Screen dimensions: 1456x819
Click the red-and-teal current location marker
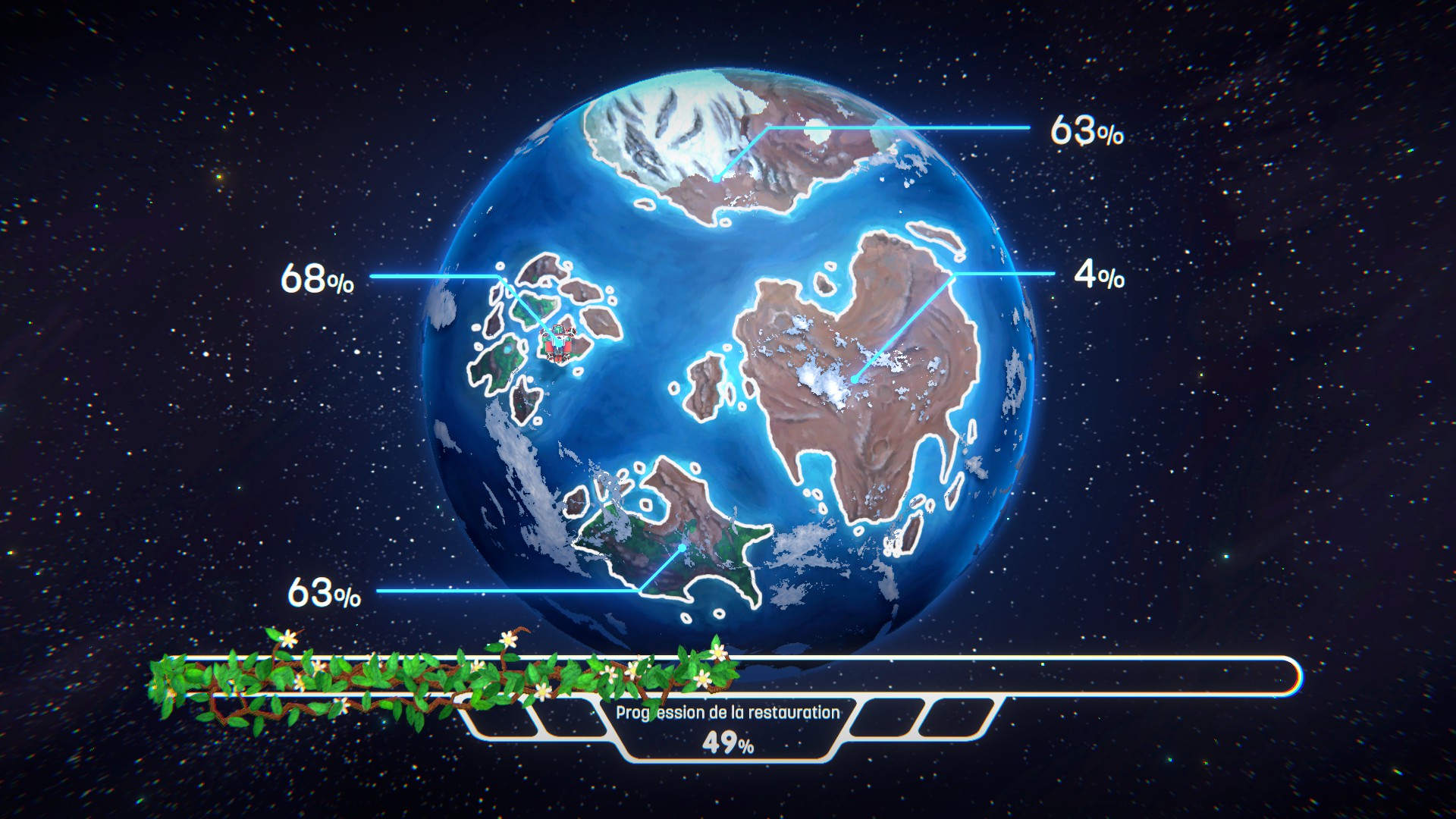(559, 343)
